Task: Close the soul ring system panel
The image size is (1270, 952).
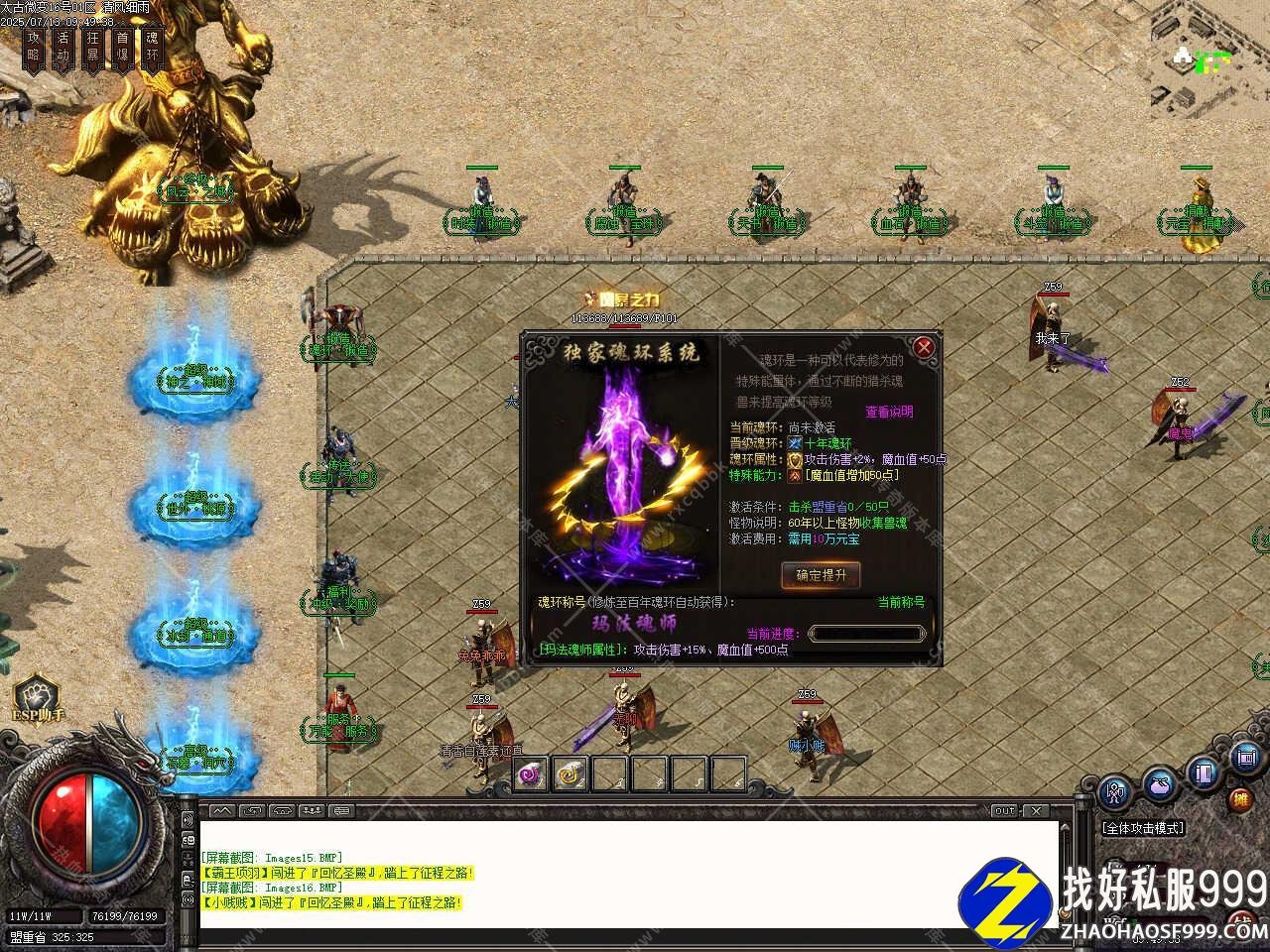Action: [924, 346]
